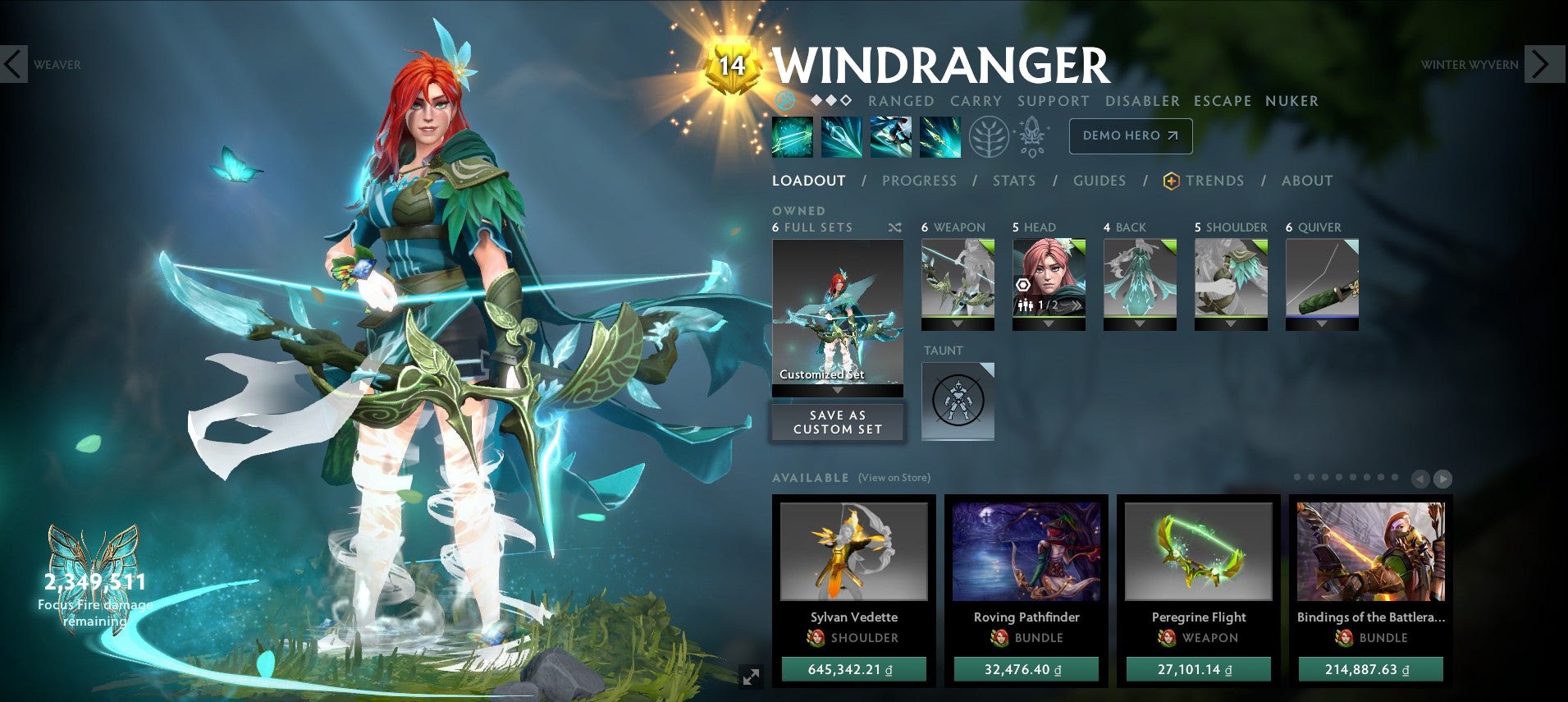Open the View on Store link
Screen dimensions: 1568x702
click(x=894, y=477)
